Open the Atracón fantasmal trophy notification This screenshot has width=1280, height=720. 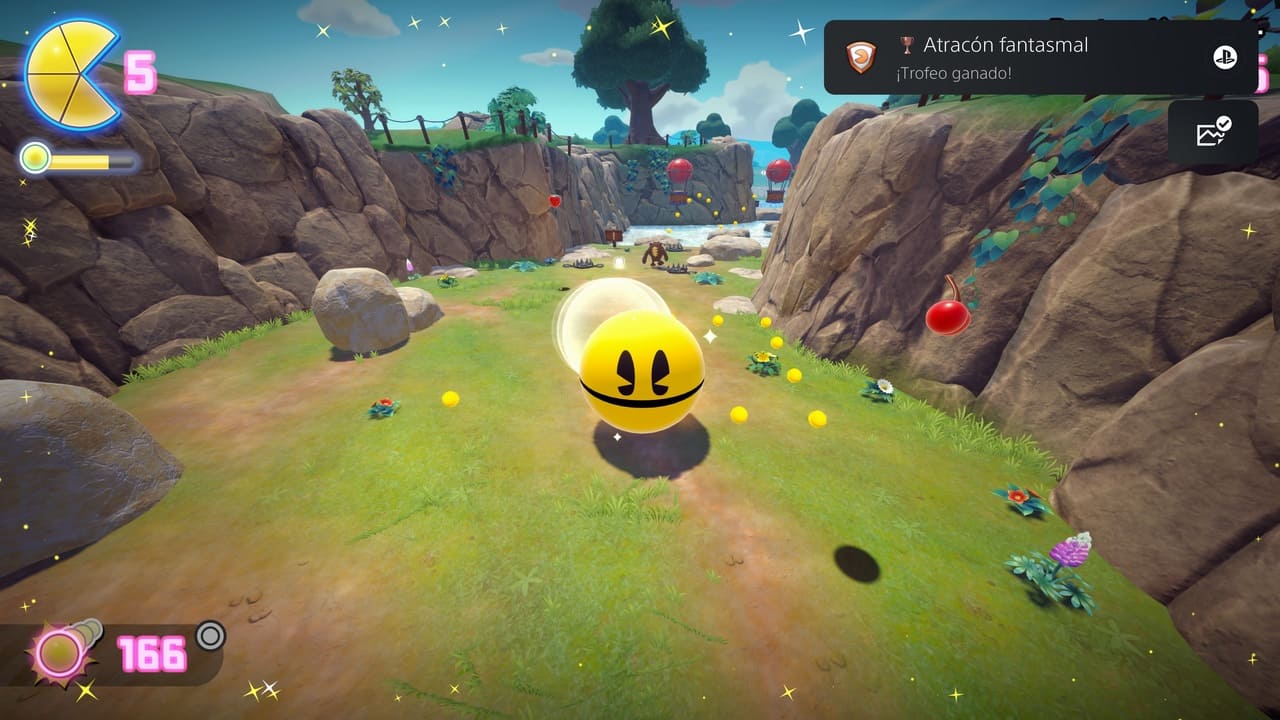(1040, 57)
